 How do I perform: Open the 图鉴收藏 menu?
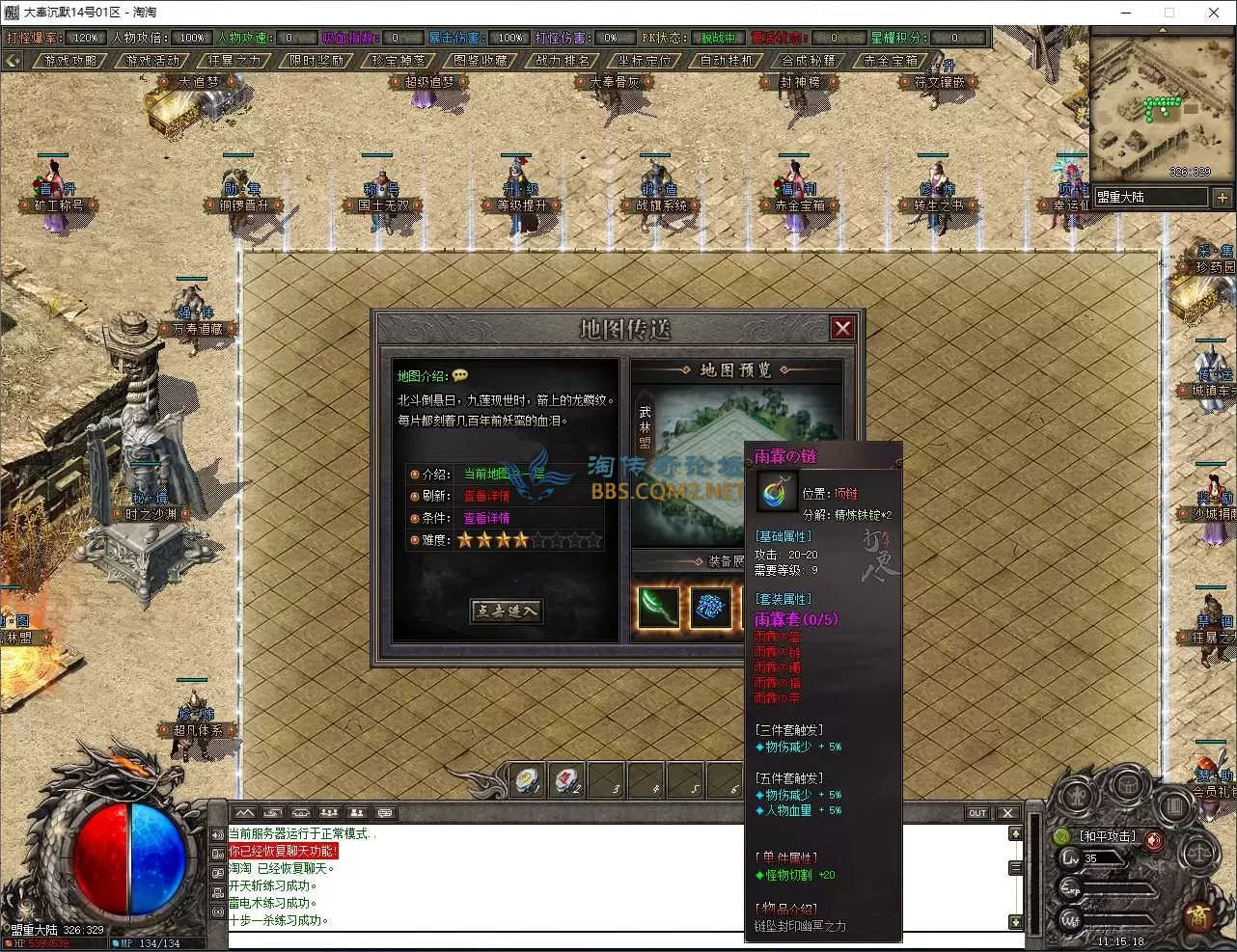[x=481, y=60]
